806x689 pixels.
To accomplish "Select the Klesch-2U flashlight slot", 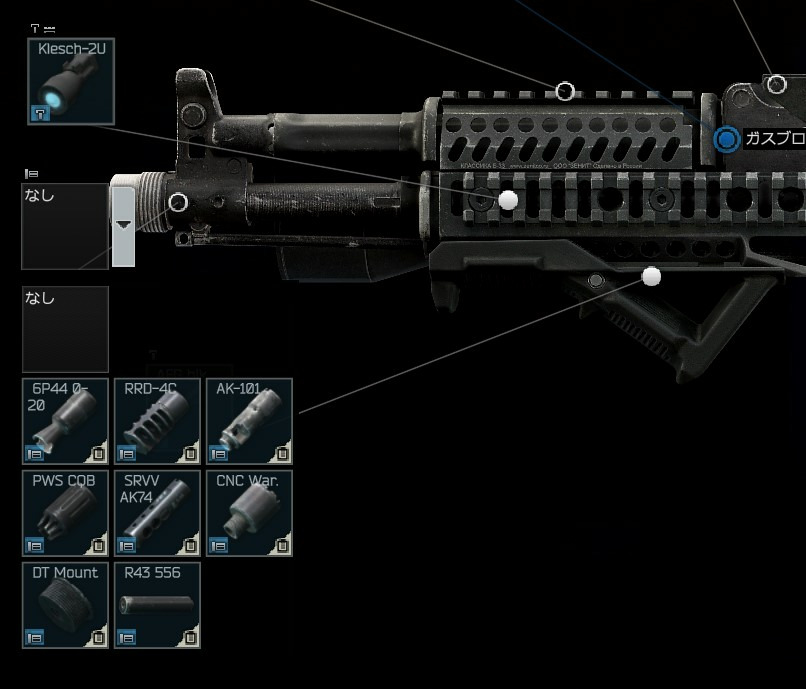I will (x=71, y=81).
